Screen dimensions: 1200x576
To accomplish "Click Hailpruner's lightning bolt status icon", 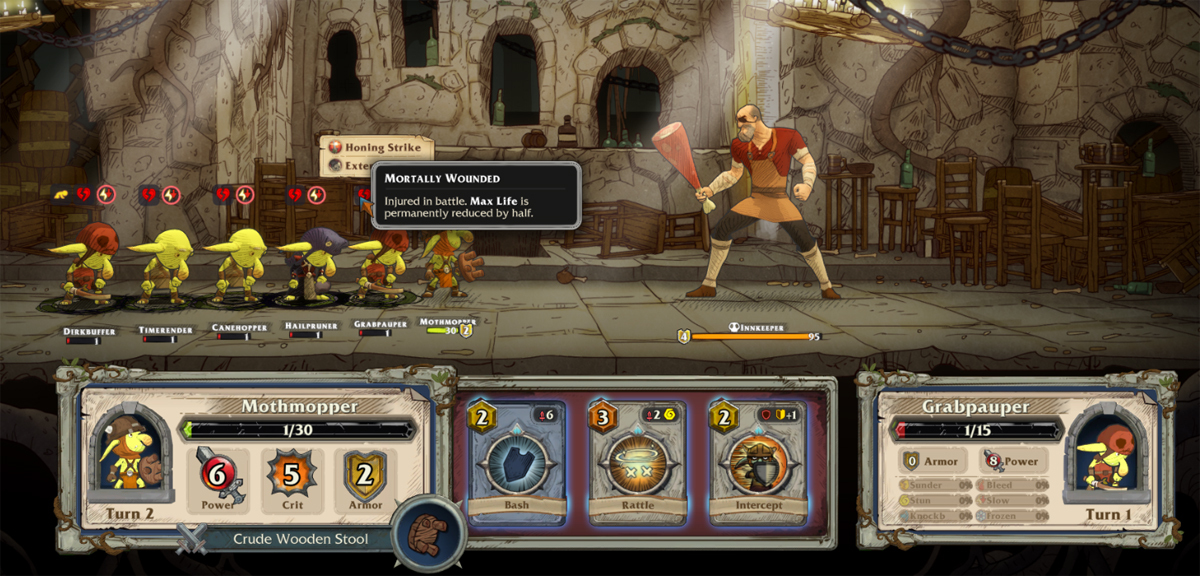I will pyautogui.click(x=316, y=194).
